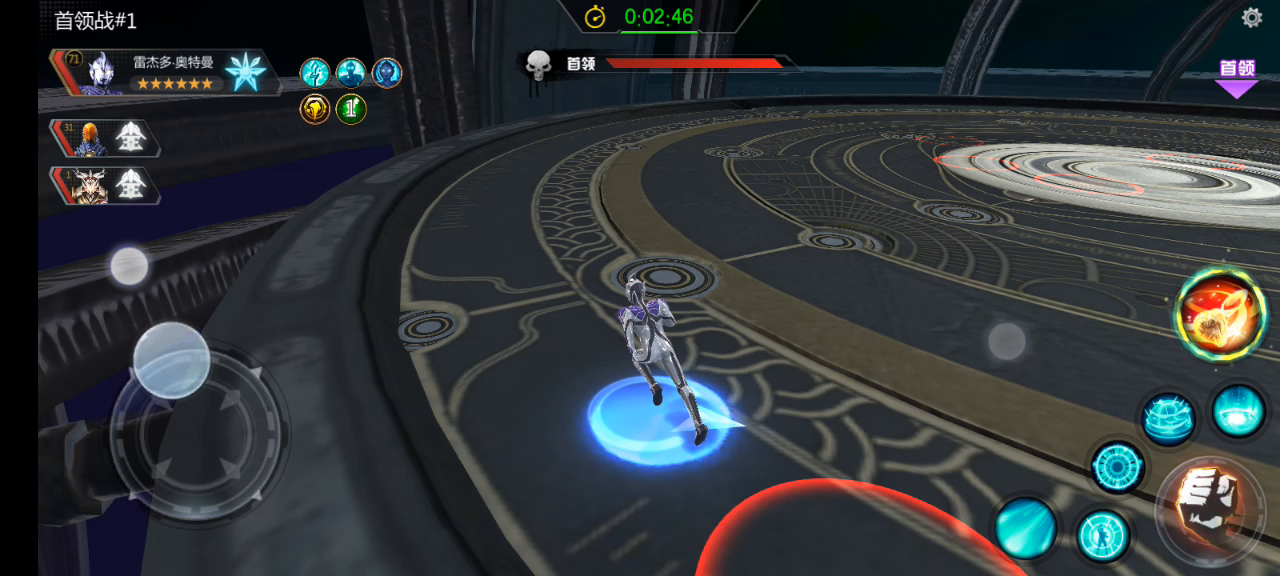Screen dimensions: 1280x576
Task: Inspect the green number-one buff icon
Action: point(351,108)
